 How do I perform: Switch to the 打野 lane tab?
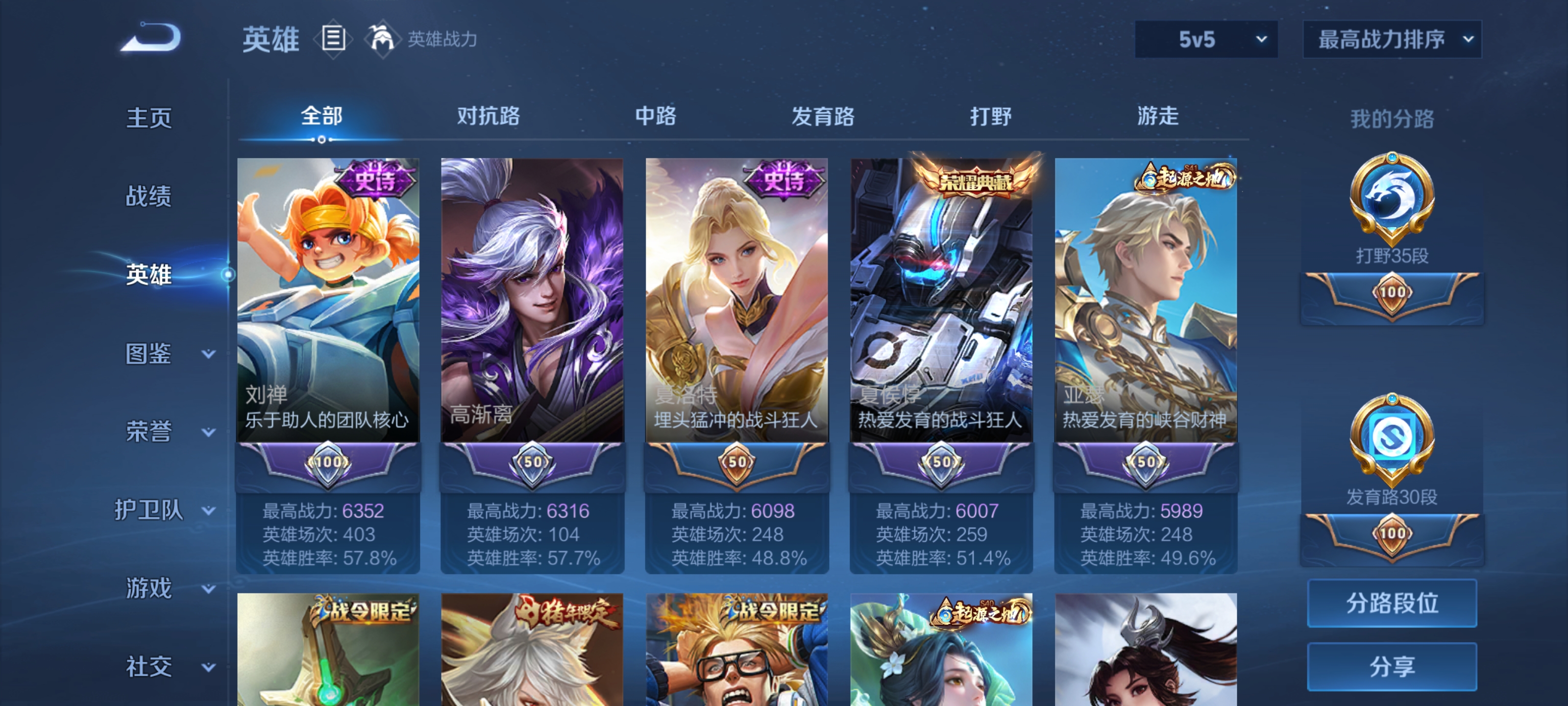pos(992,116)
